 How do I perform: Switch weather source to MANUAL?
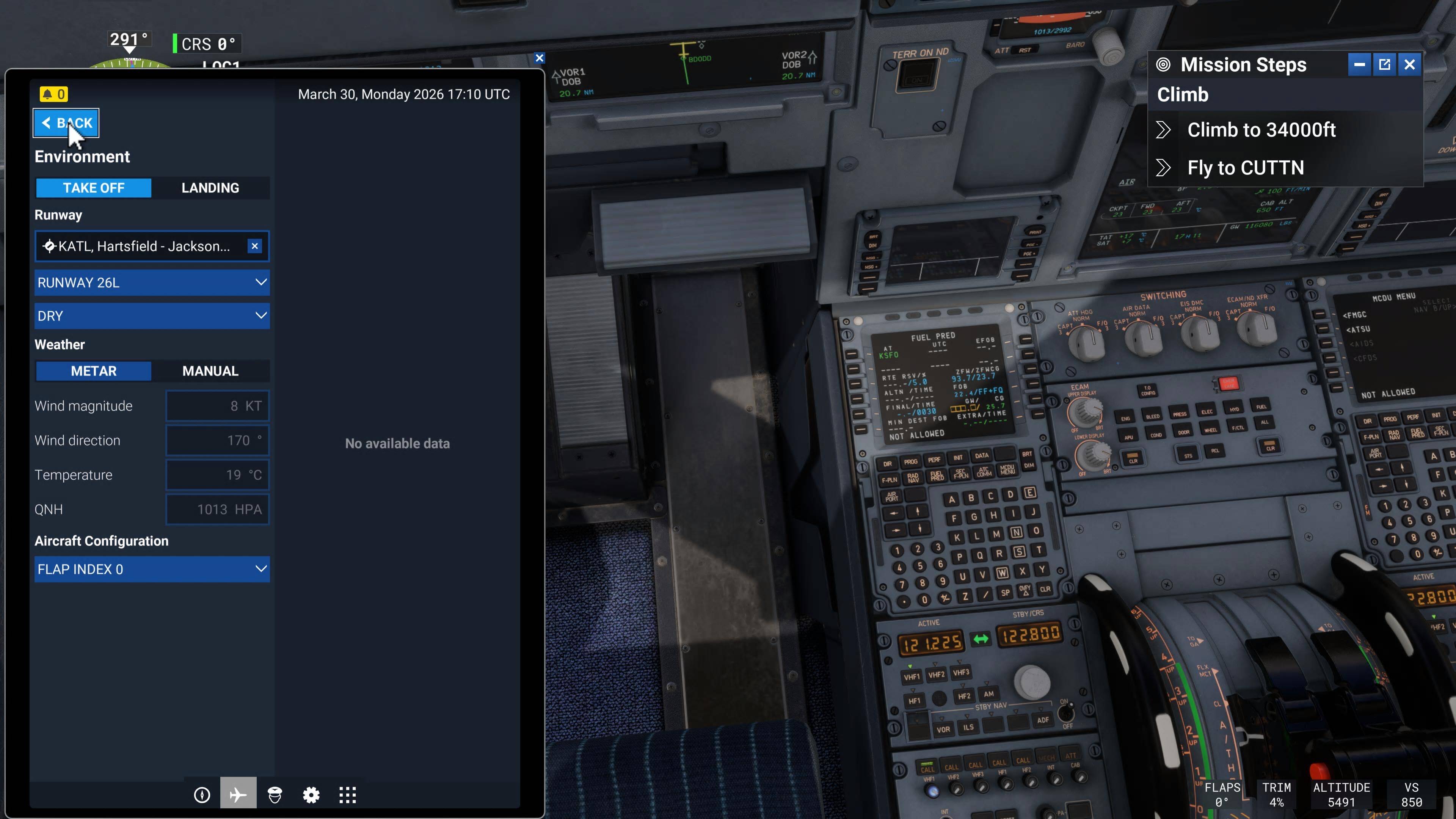point(210,371)
